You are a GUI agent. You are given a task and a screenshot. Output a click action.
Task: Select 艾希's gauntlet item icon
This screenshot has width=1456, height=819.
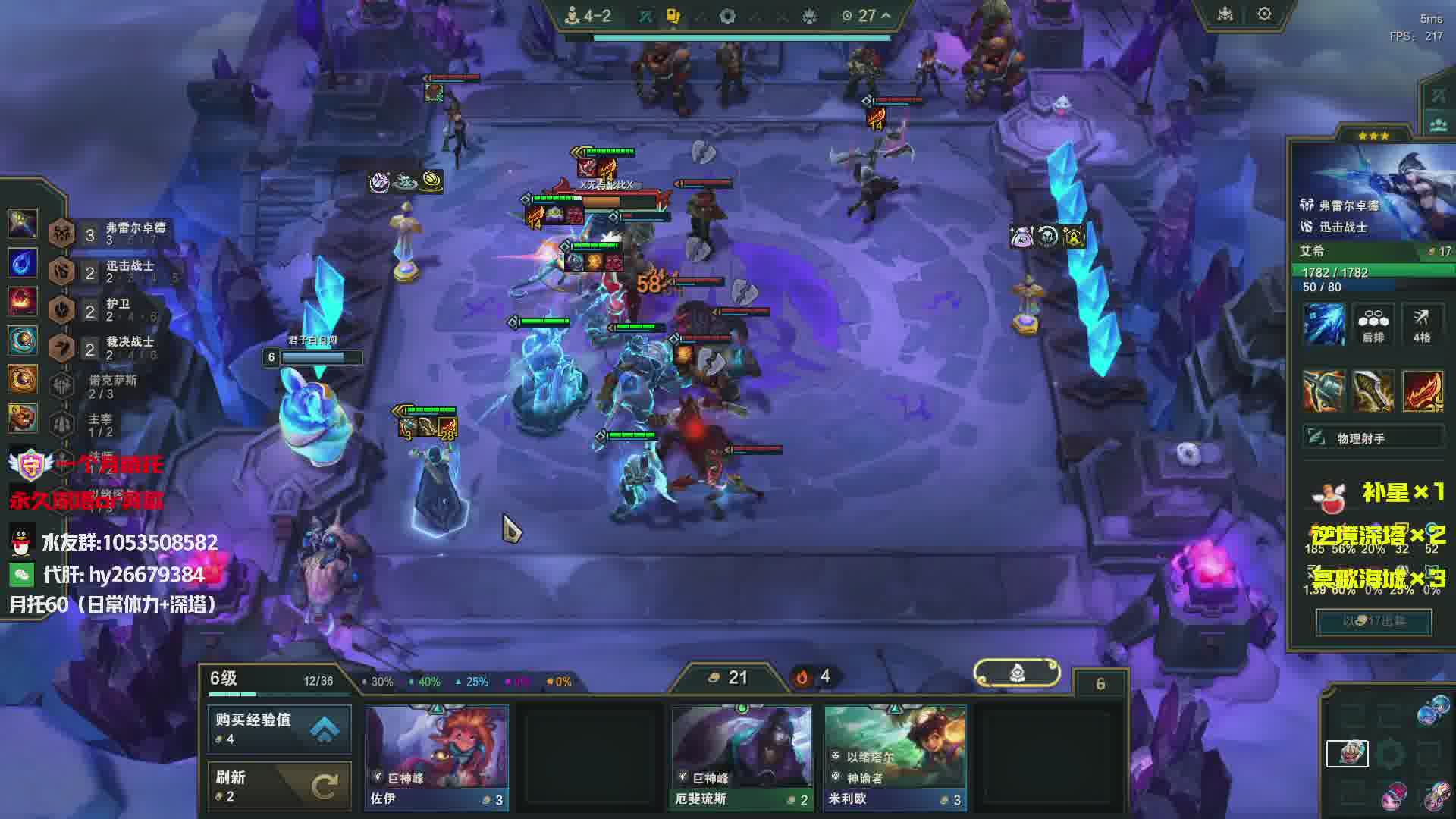[1324, 391]
